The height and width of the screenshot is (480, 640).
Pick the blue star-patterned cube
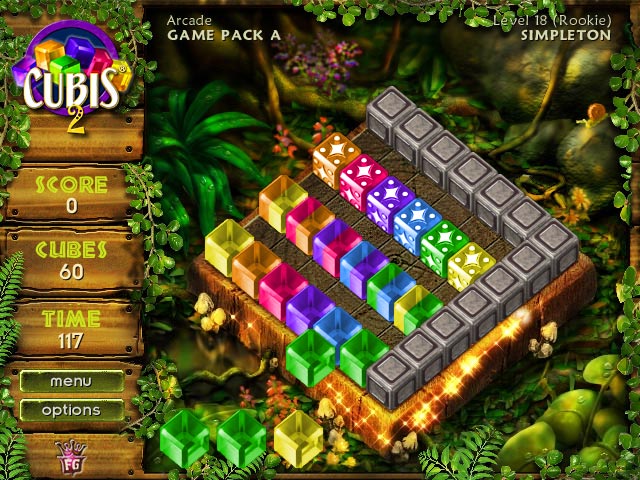click(x=417, y=222)
